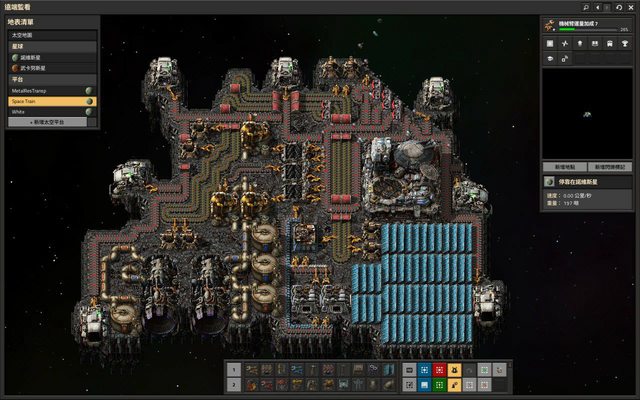This screenshot has width=640, height=400.
Task: Select hotbar row 2 button
Action: [233, 383]
